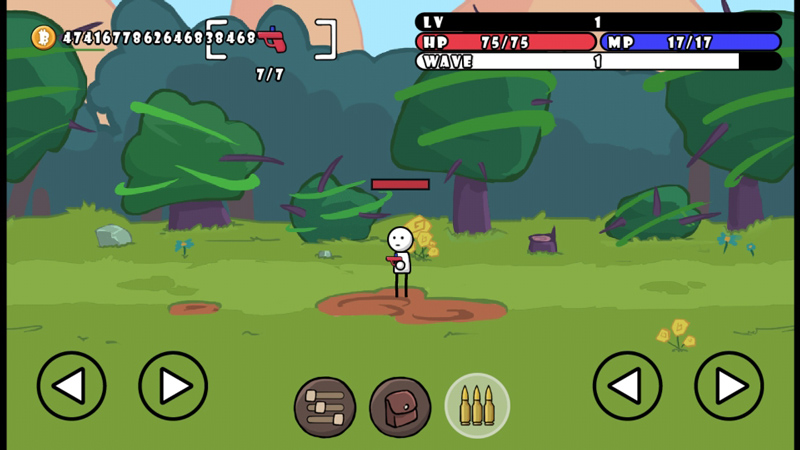Screen dimensions: 800x450
Task: Fire left with the shoot-left arrow
Action: pos(627,386)
